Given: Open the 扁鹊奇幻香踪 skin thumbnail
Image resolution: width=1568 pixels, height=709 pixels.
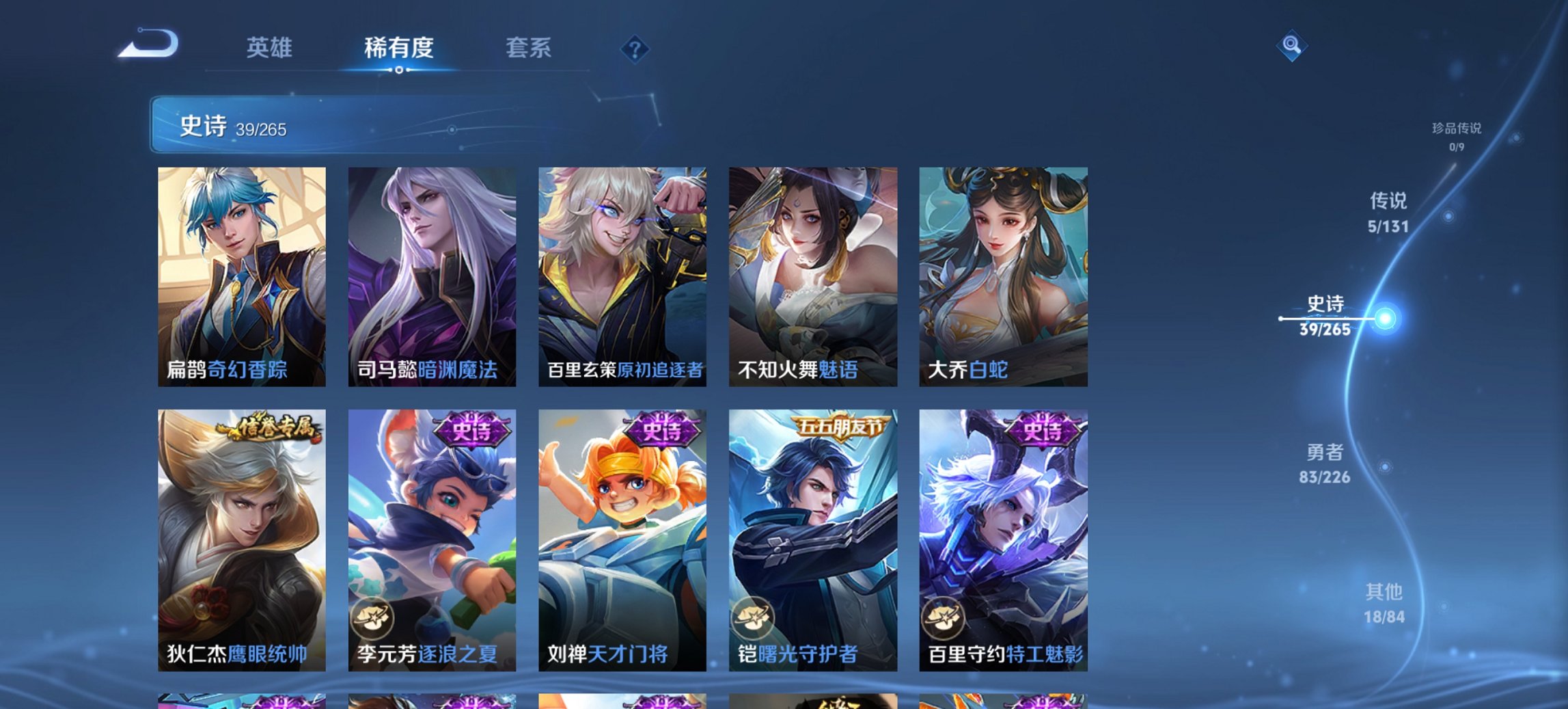Looking at the screenshot, I should coord(243,270).
